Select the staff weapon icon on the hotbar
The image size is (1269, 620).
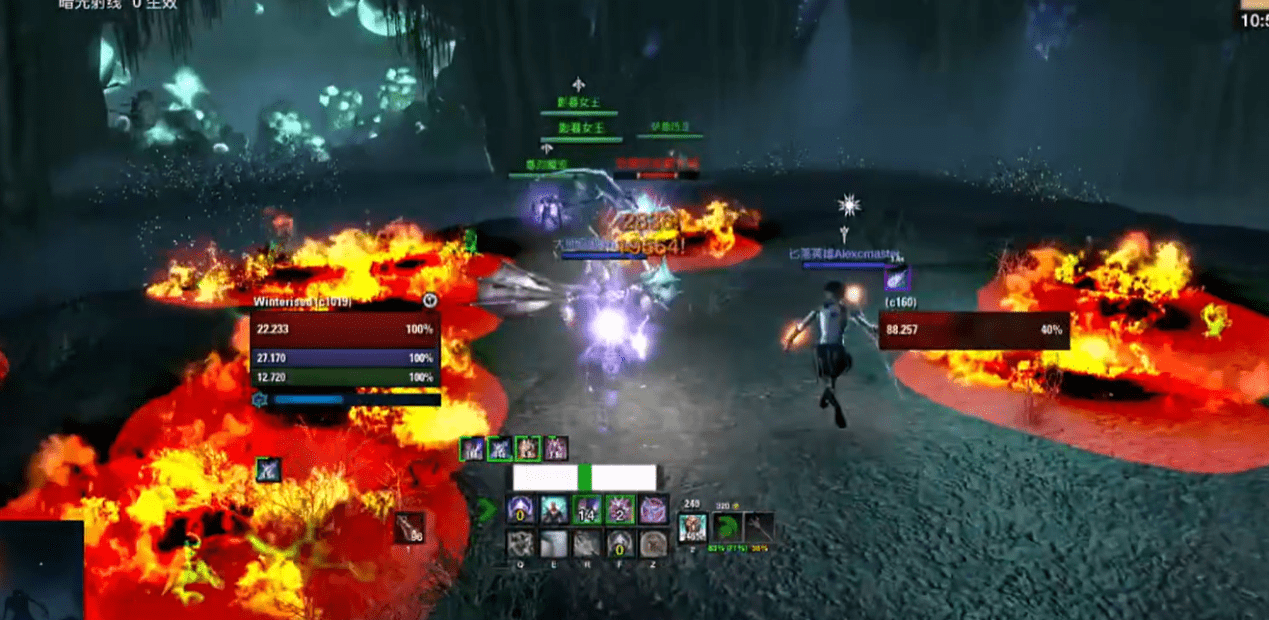click(x=759, y=527)
